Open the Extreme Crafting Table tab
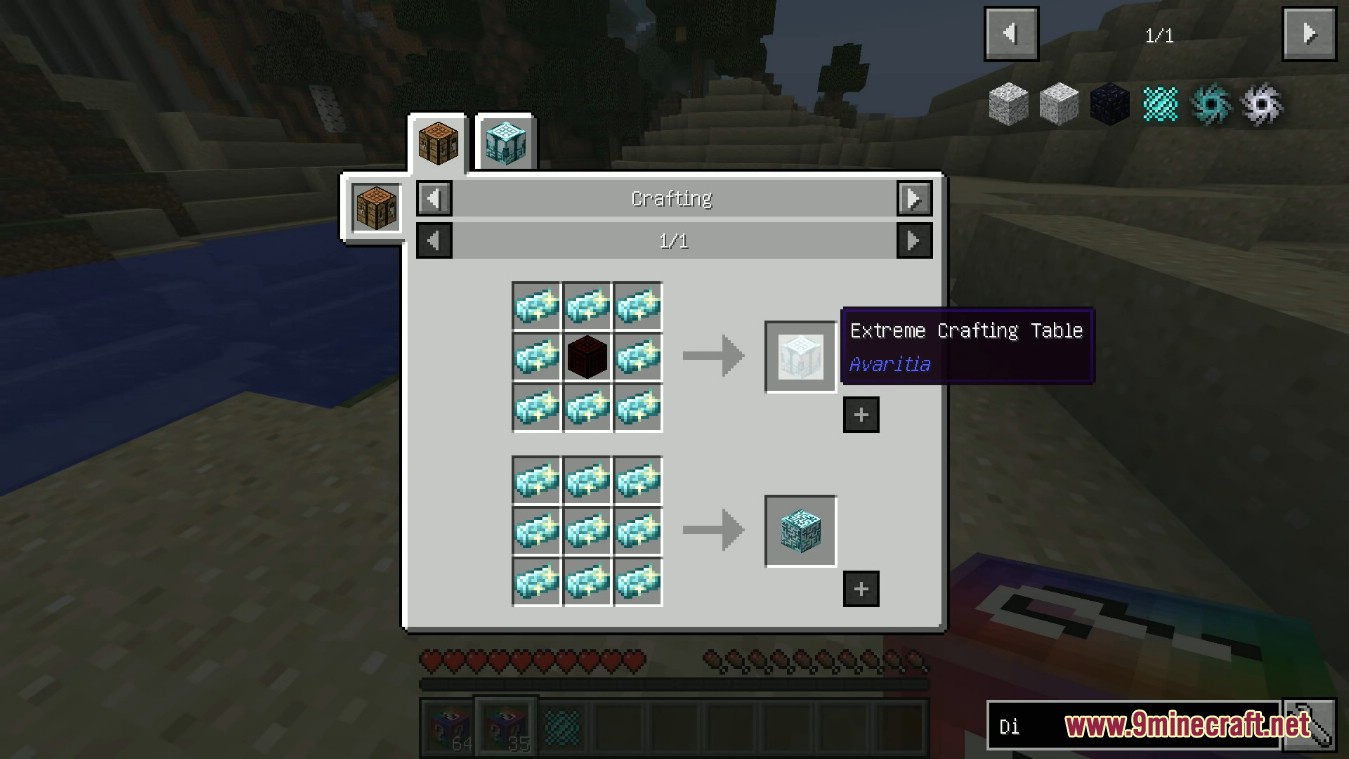The image size is (1349, 759). click(x=505, y=140)
